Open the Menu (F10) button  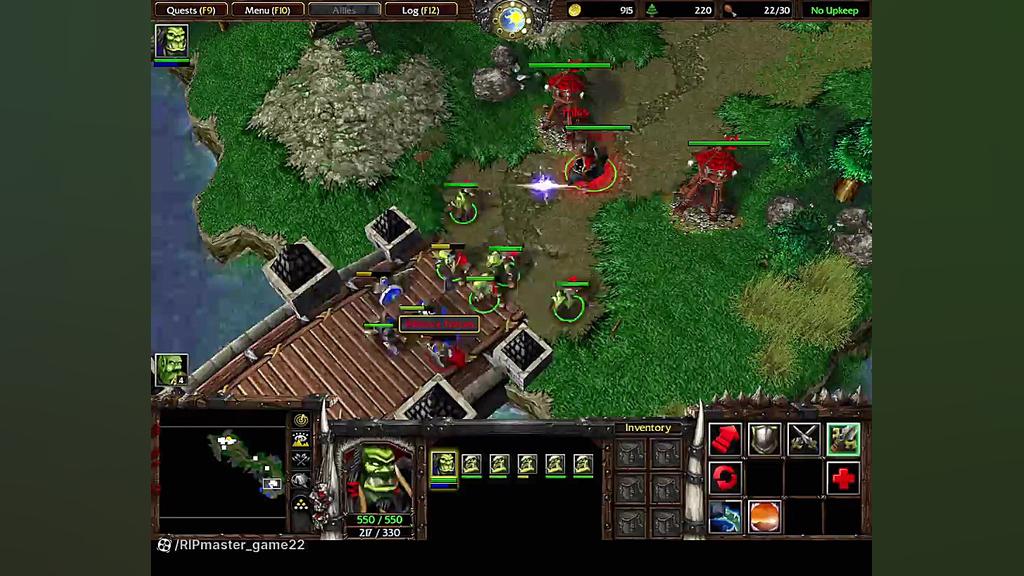[x=267, y=10]
